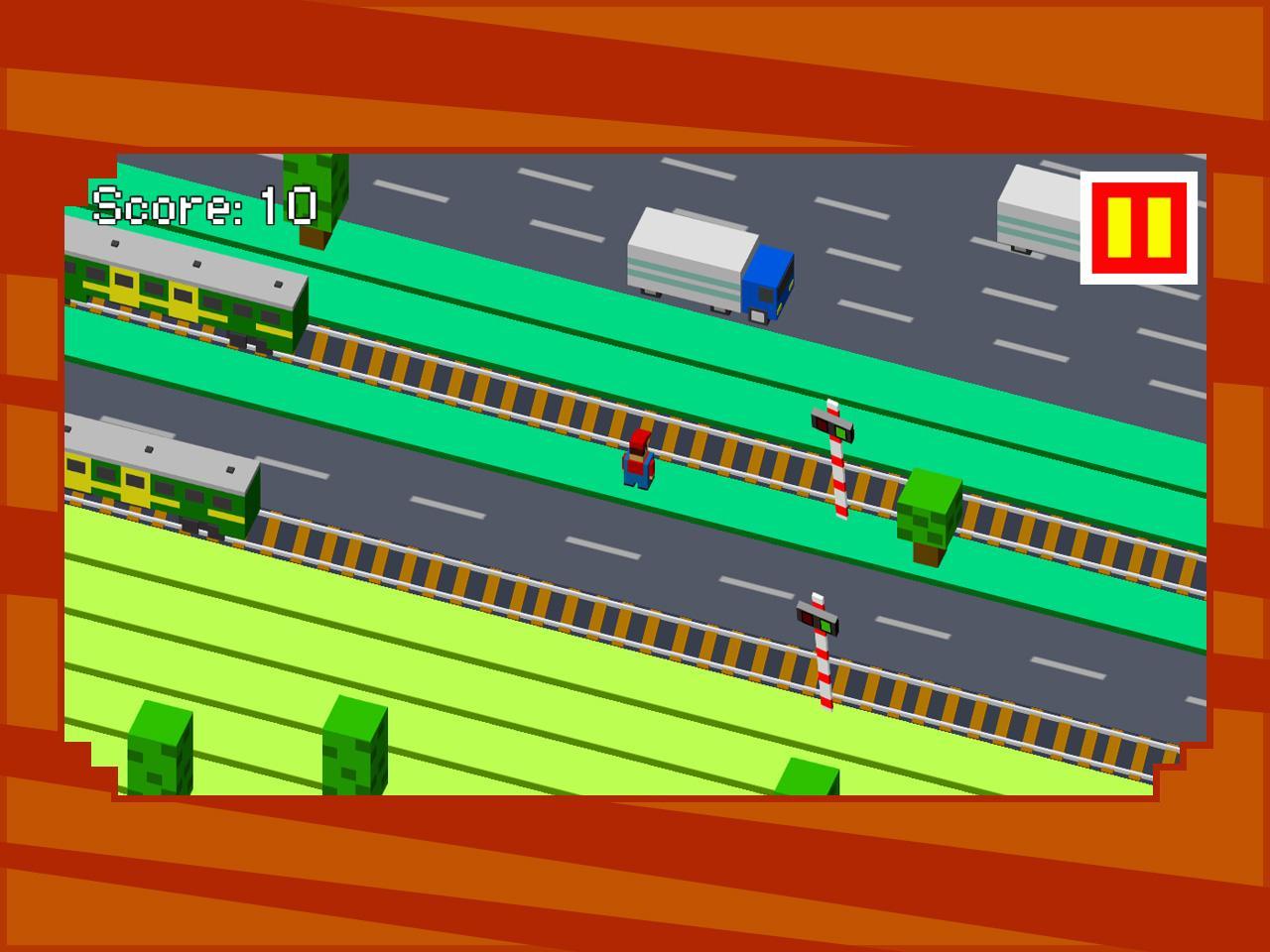Viewport: 1270px width, 952px height.
Task: Select the red-shirted player character
Action: 640,461
